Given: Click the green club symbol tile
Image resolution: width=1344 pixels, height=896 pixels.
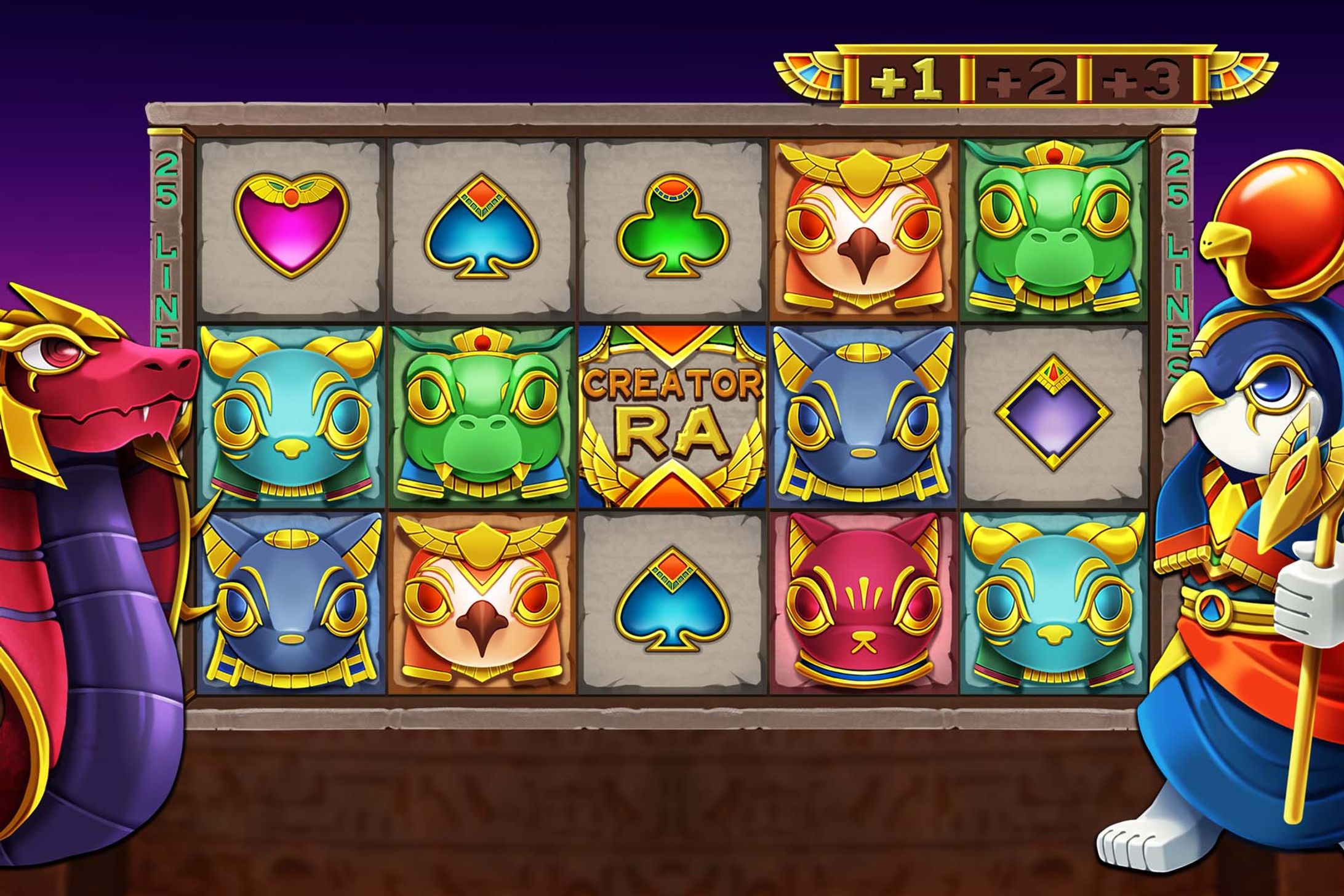Looking at the screenshot, I should pyautogui.click(x=672, y=225).
